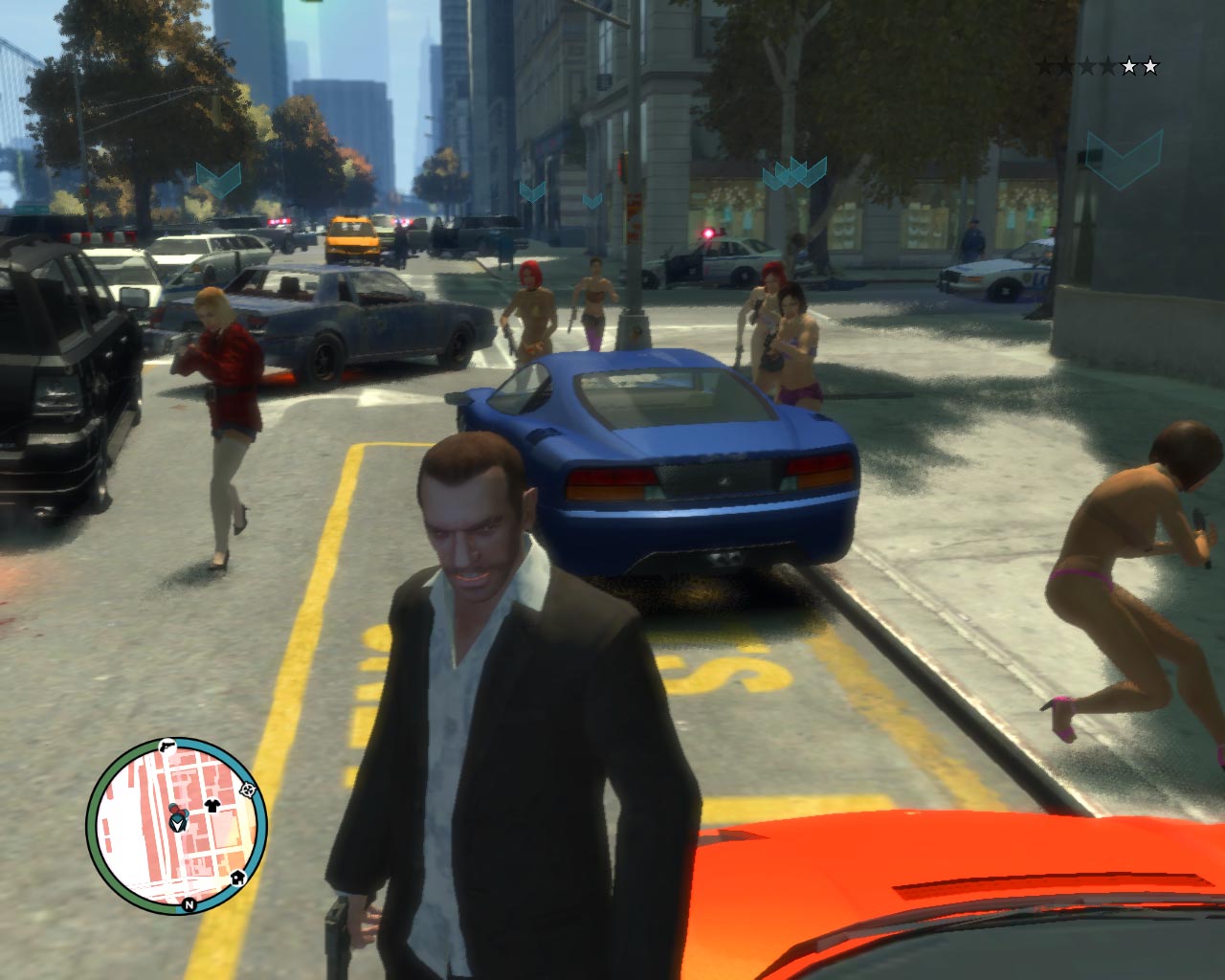Click the safehouse marker on the minimap
The image size is (1225, 980).
236,876
